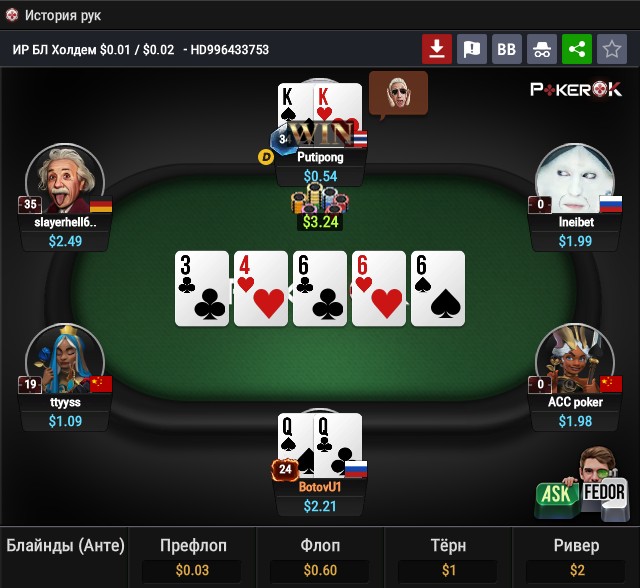Click the flag report button
The height and width of the screenshot is (588, 640).
[x=472, y=48]
